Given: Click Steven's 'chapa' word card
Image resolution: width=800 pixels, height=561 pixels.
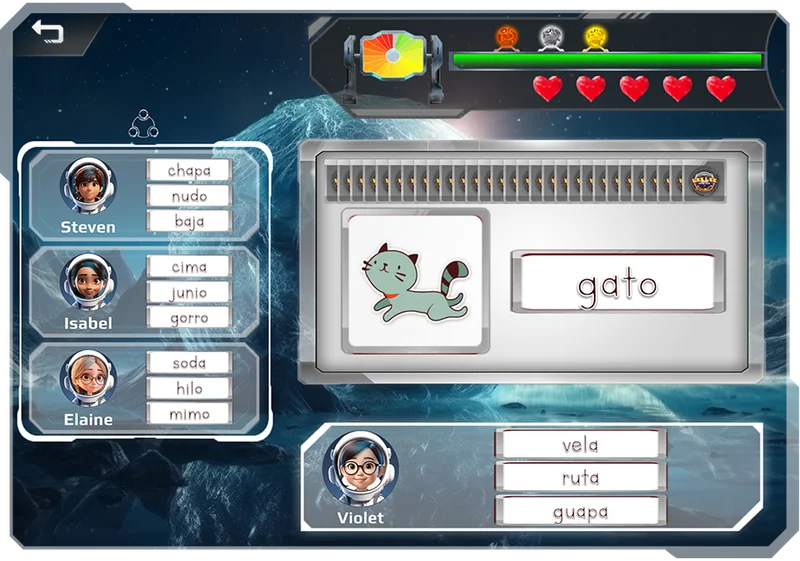Looking at the screenshot, I should [189, 171].
